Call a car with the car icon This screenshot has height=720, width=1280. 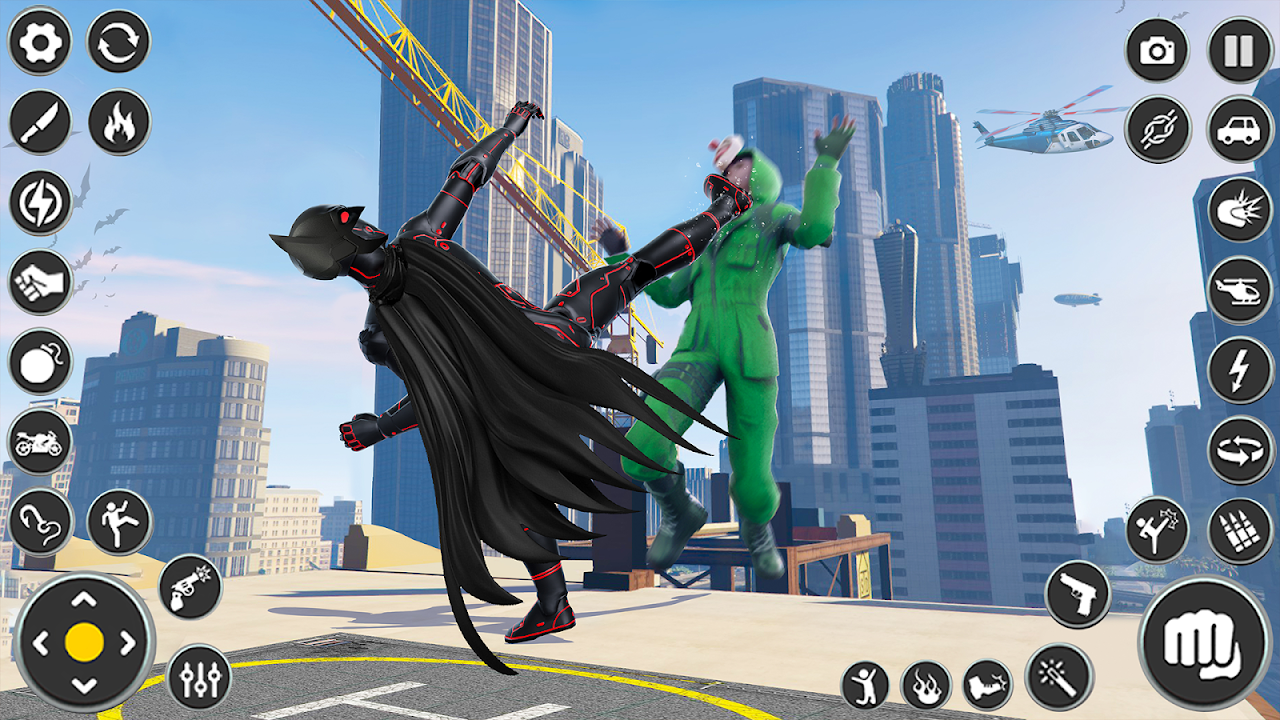[1240, 129]
